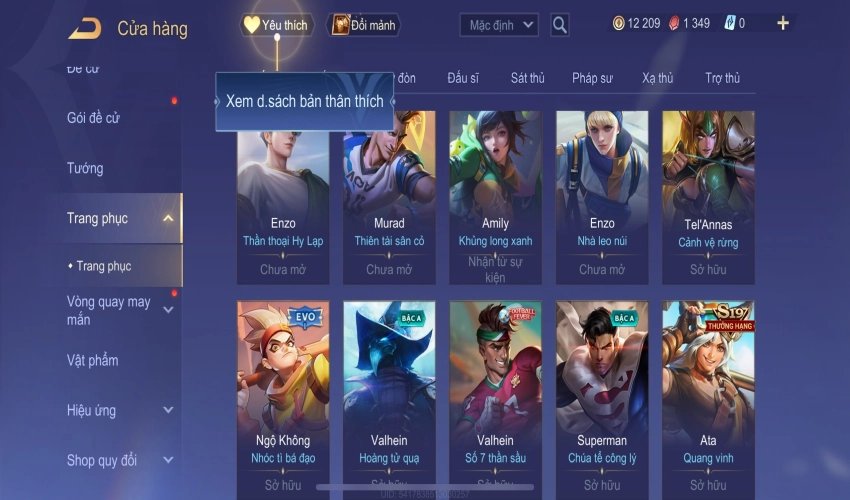Open the Đổi mảnh exchange
Screen dimensions: 850x500
pyautogui.click(x=363, y=25)
